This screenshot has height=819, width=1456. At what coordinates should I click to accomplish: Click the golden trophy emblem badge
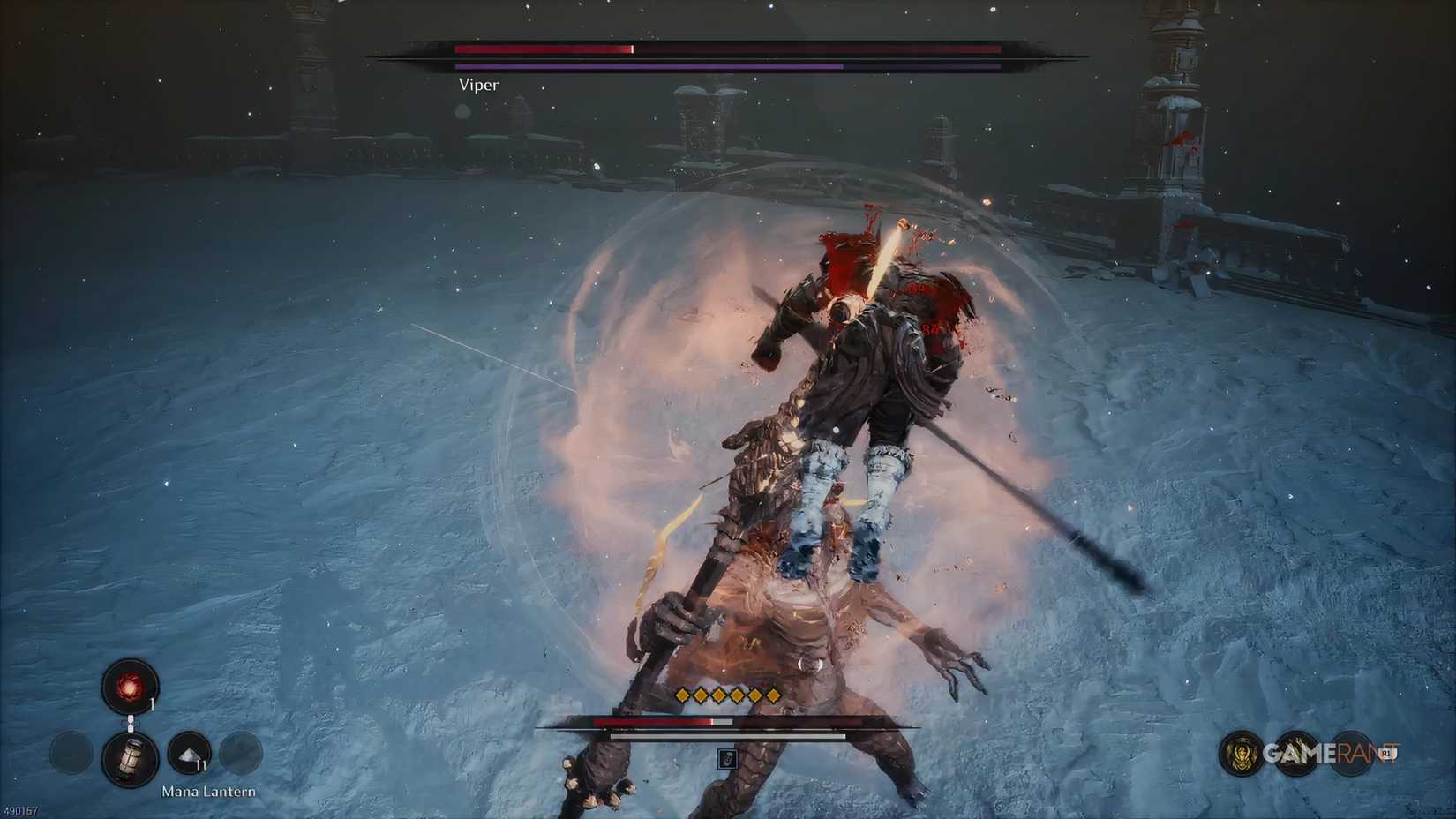click(1241, 753)
